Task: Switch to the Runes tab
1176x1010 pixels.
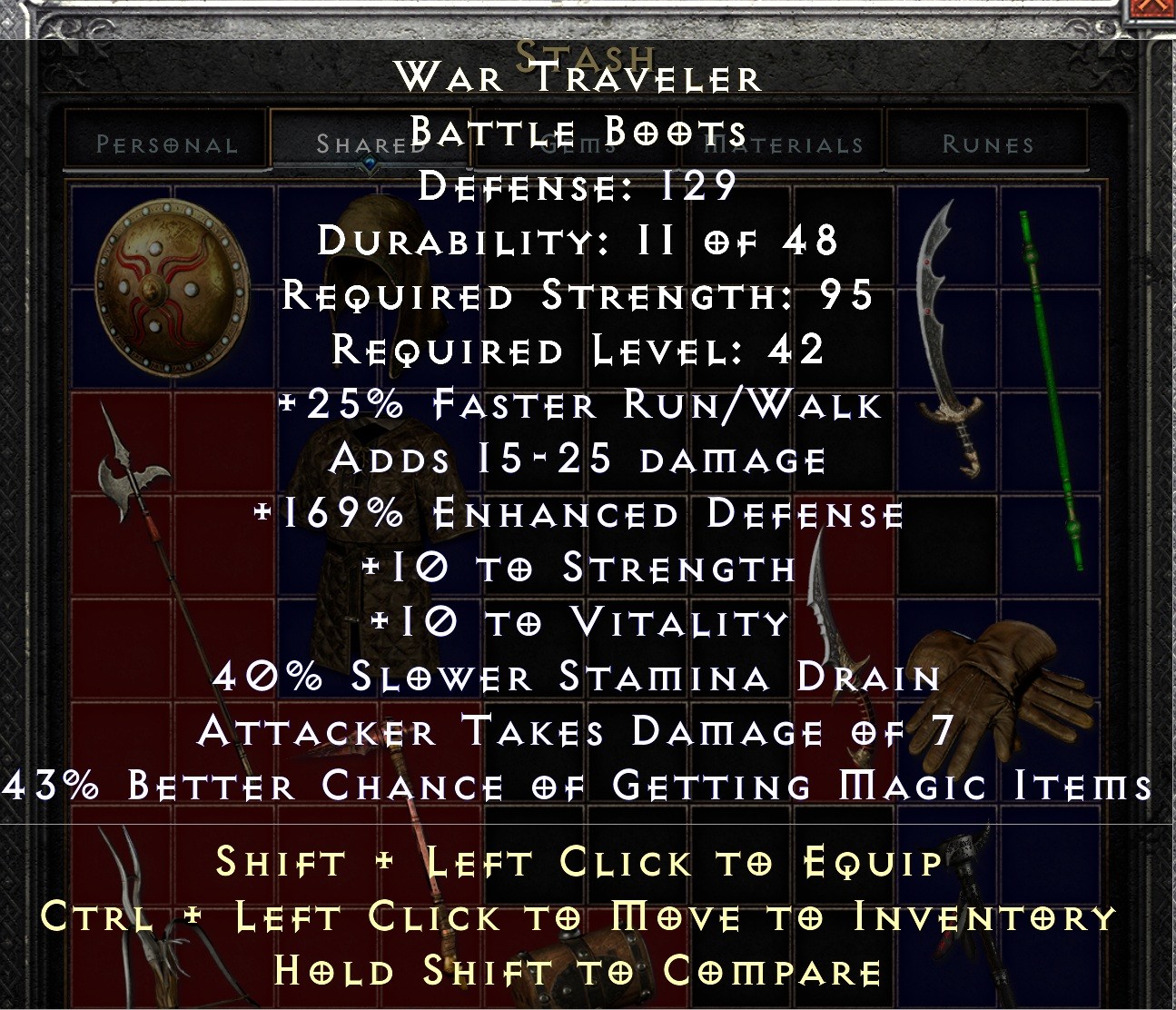Action: point(985,144)
